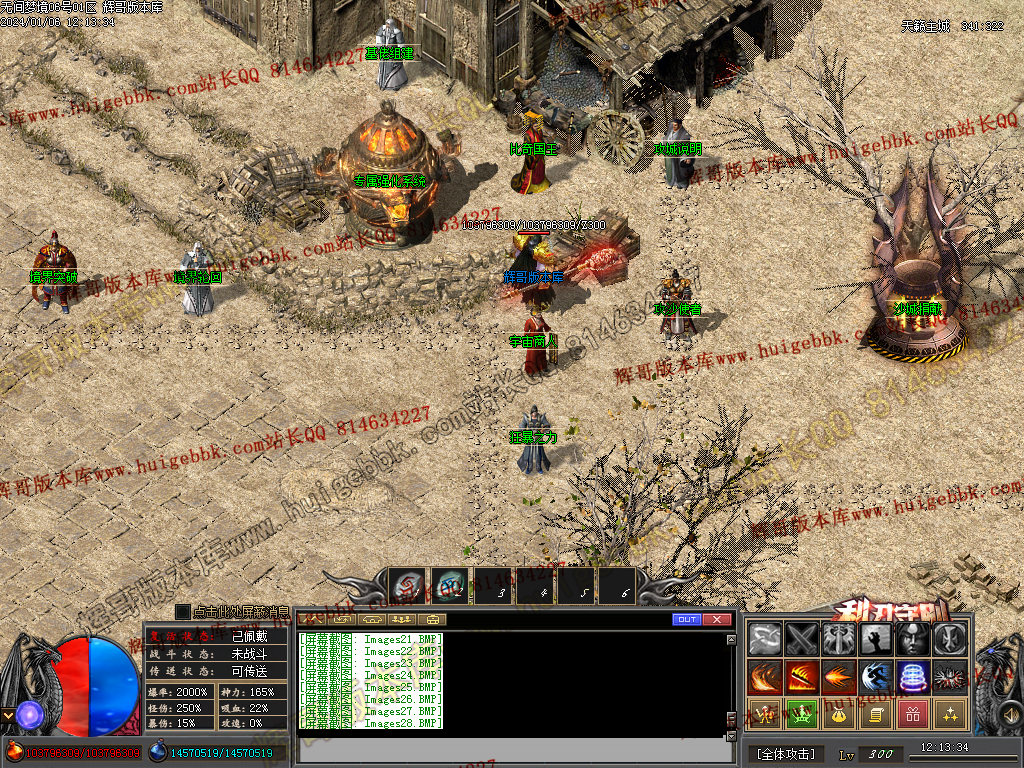Use the red stone item in quick slot 1

[407, 586]
